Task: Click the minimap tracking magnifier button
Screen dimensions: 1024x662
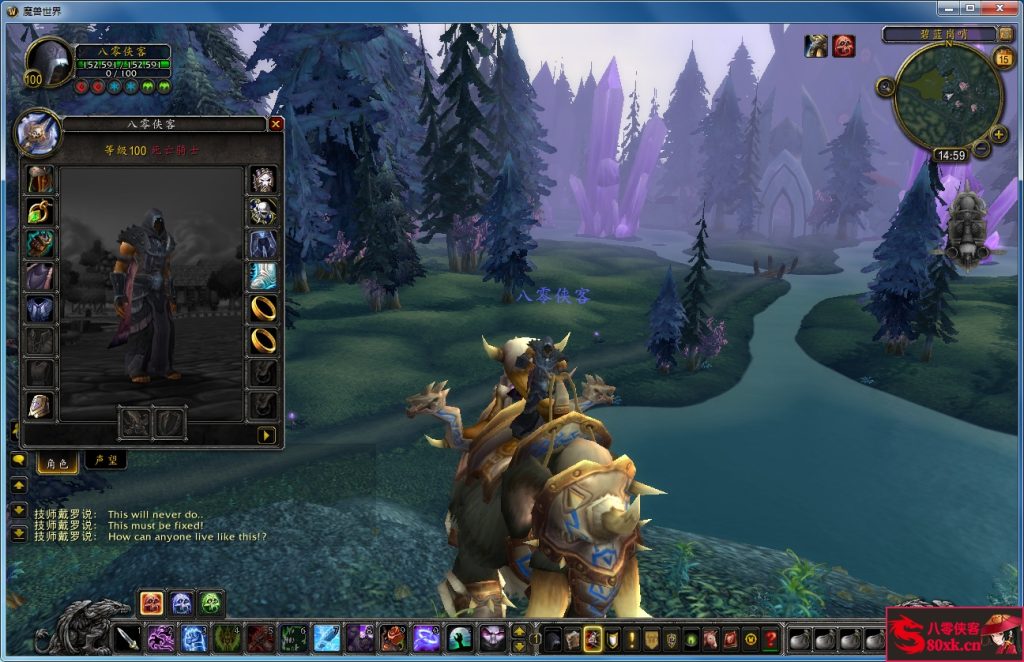Action: 885,87
